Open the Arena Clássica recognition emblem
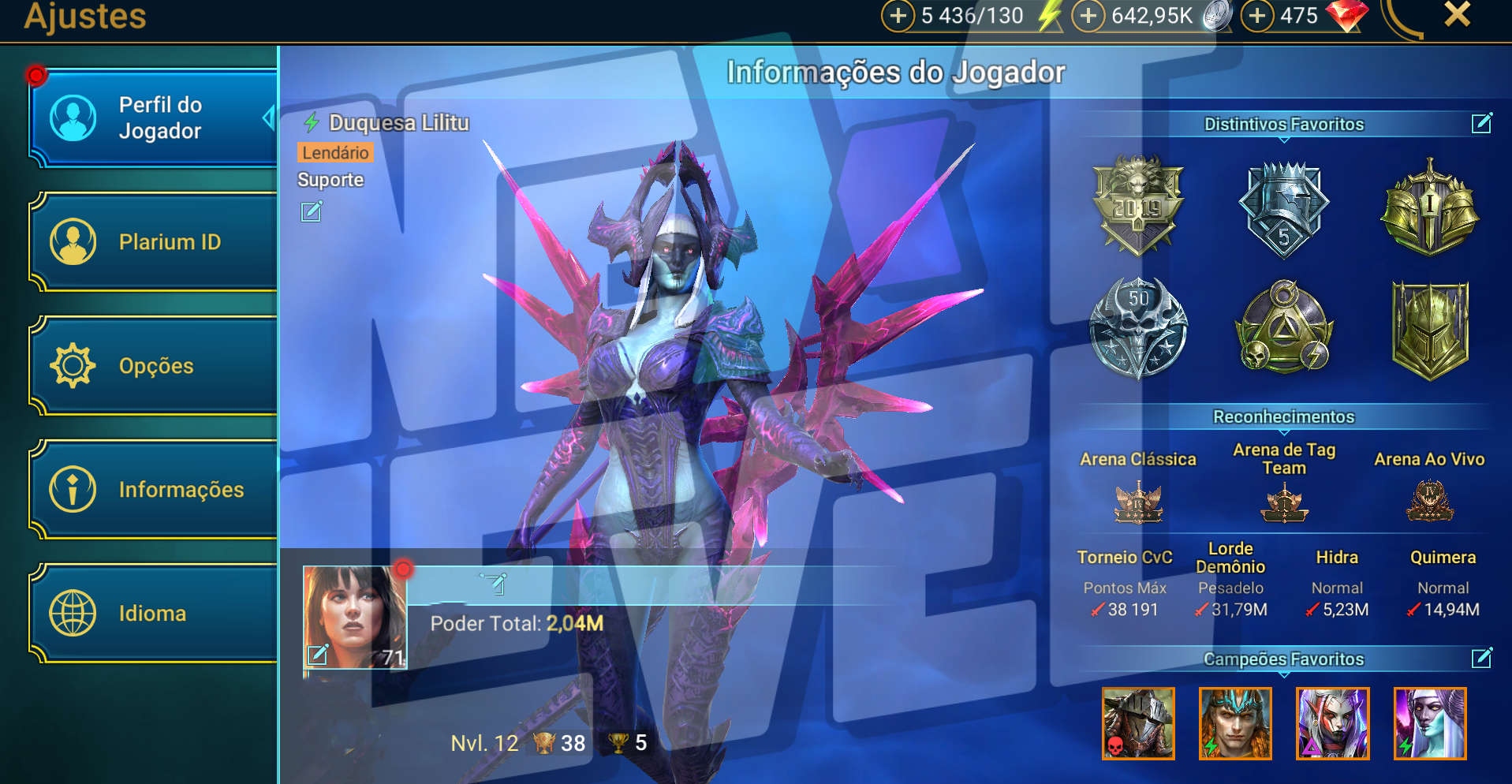Image resolution: width=1512 pixels, height=784 pixels. point(1137,503)
